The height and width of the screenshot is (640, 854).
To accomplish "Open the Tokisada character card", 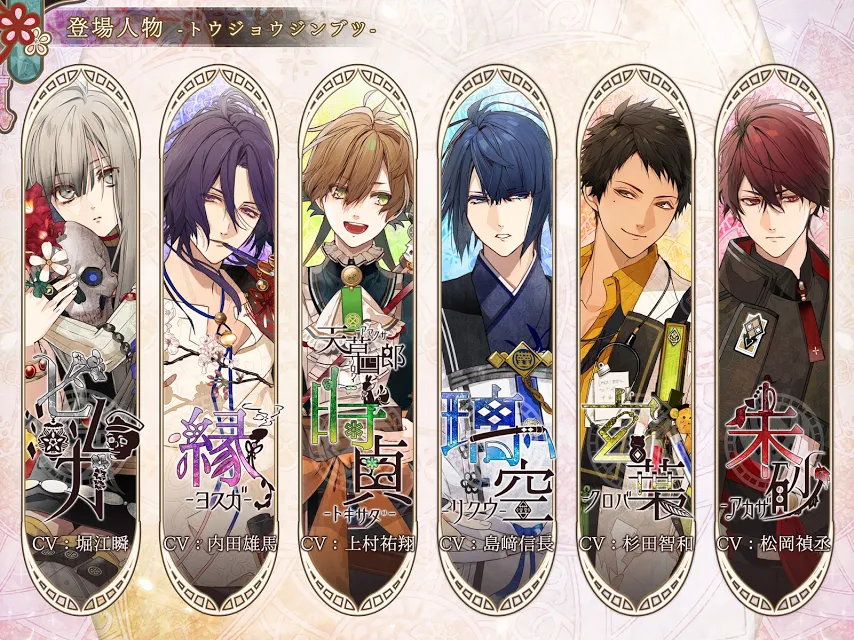I will coord(358,330).
